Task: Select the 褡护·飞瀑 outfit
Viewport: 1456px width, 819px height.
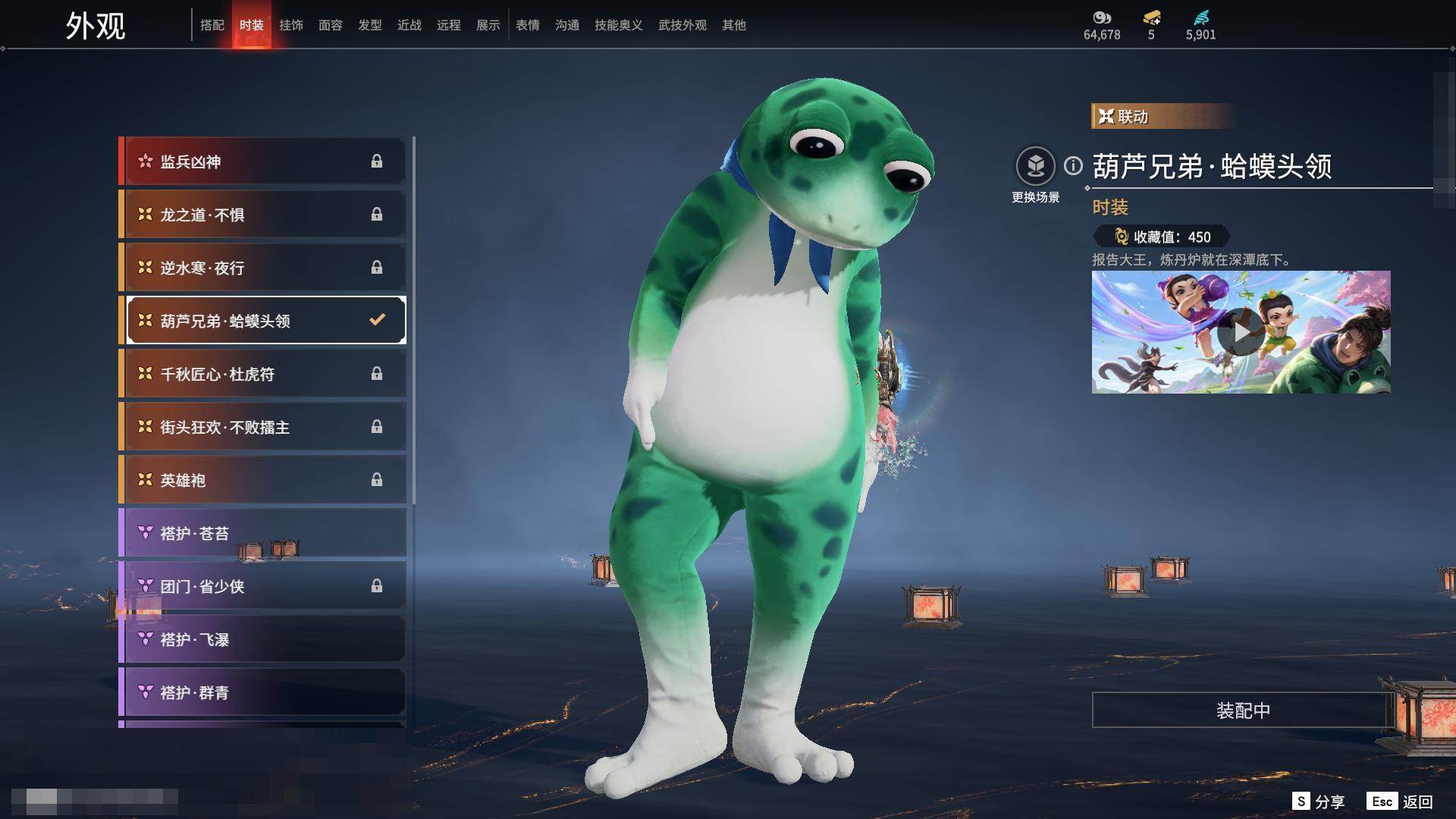Action: coord(263,639)
